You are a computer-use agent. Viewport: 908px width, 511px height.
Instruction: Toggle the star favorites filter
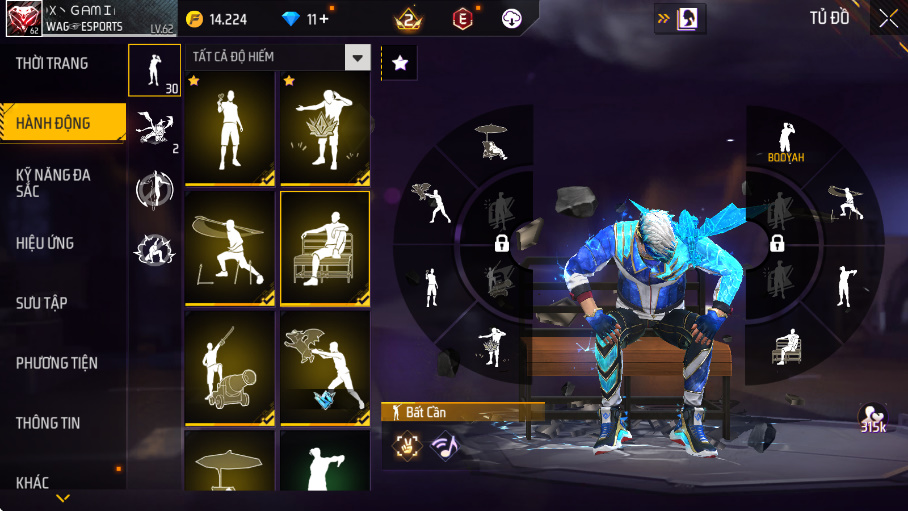(400, 63)
